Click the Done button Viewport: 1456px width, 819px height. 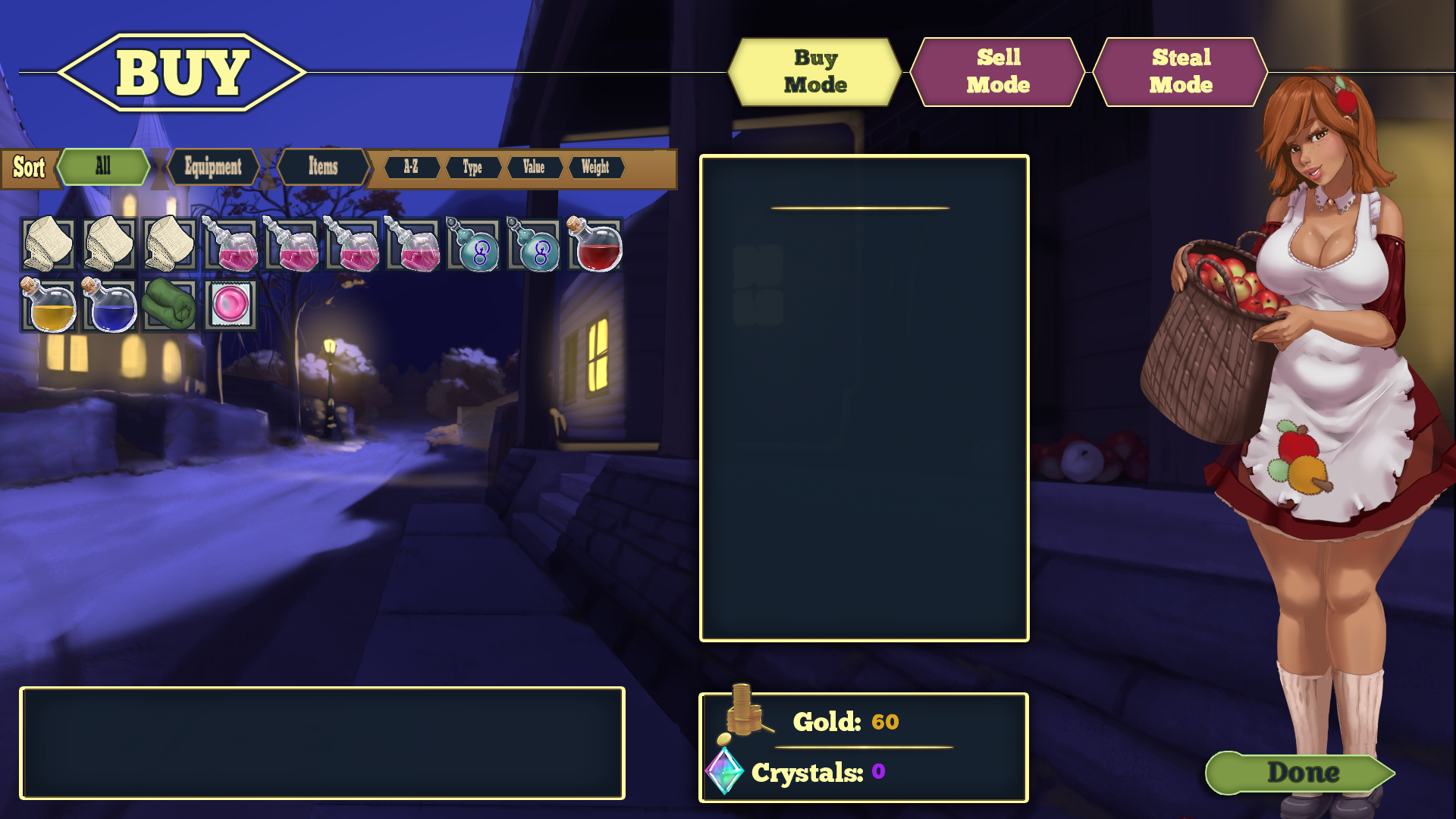point(1301,773)
